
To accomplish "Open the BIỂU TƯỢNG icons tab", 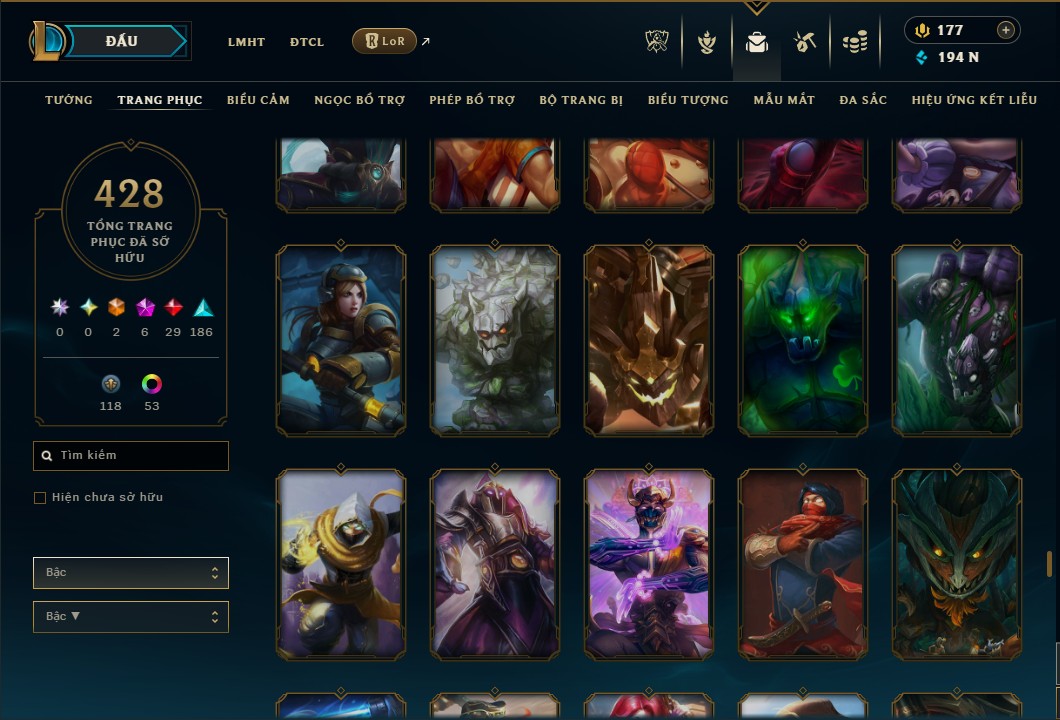I will tap(688, 100).
